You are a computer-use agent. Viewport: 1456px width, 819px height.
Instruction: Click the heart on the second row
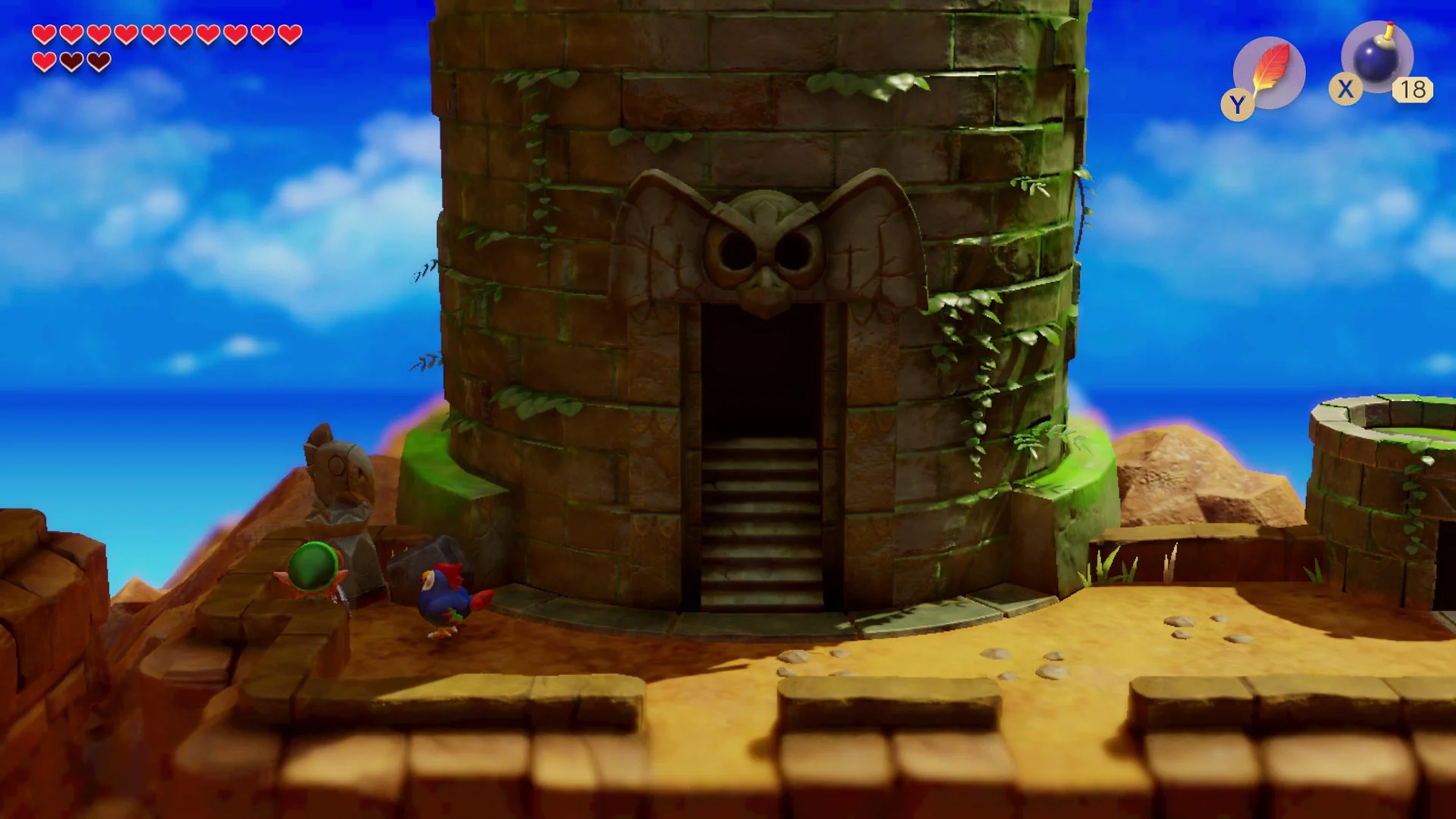click(x=45, y=61)
